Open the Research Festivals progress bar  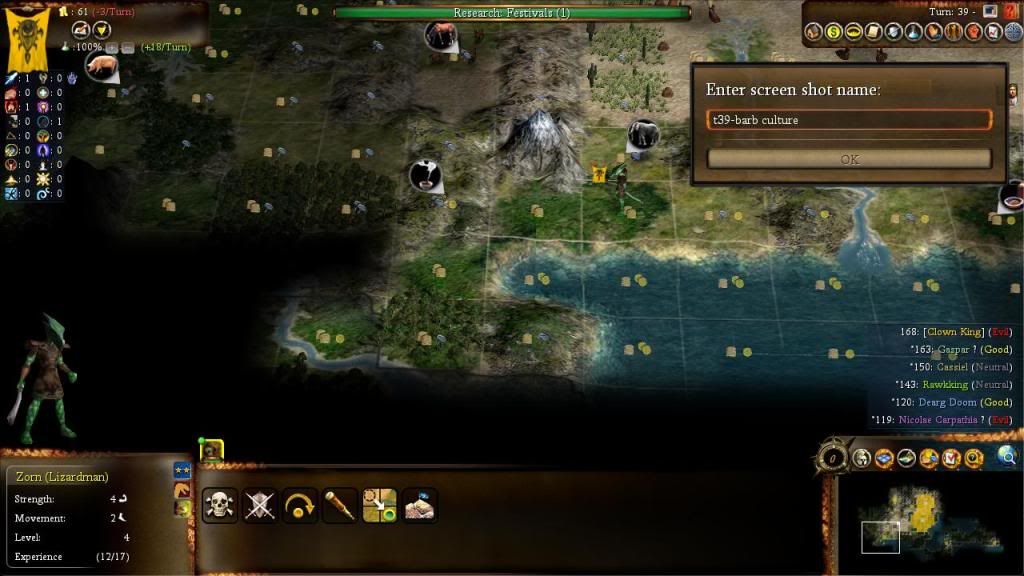point(511,13)
